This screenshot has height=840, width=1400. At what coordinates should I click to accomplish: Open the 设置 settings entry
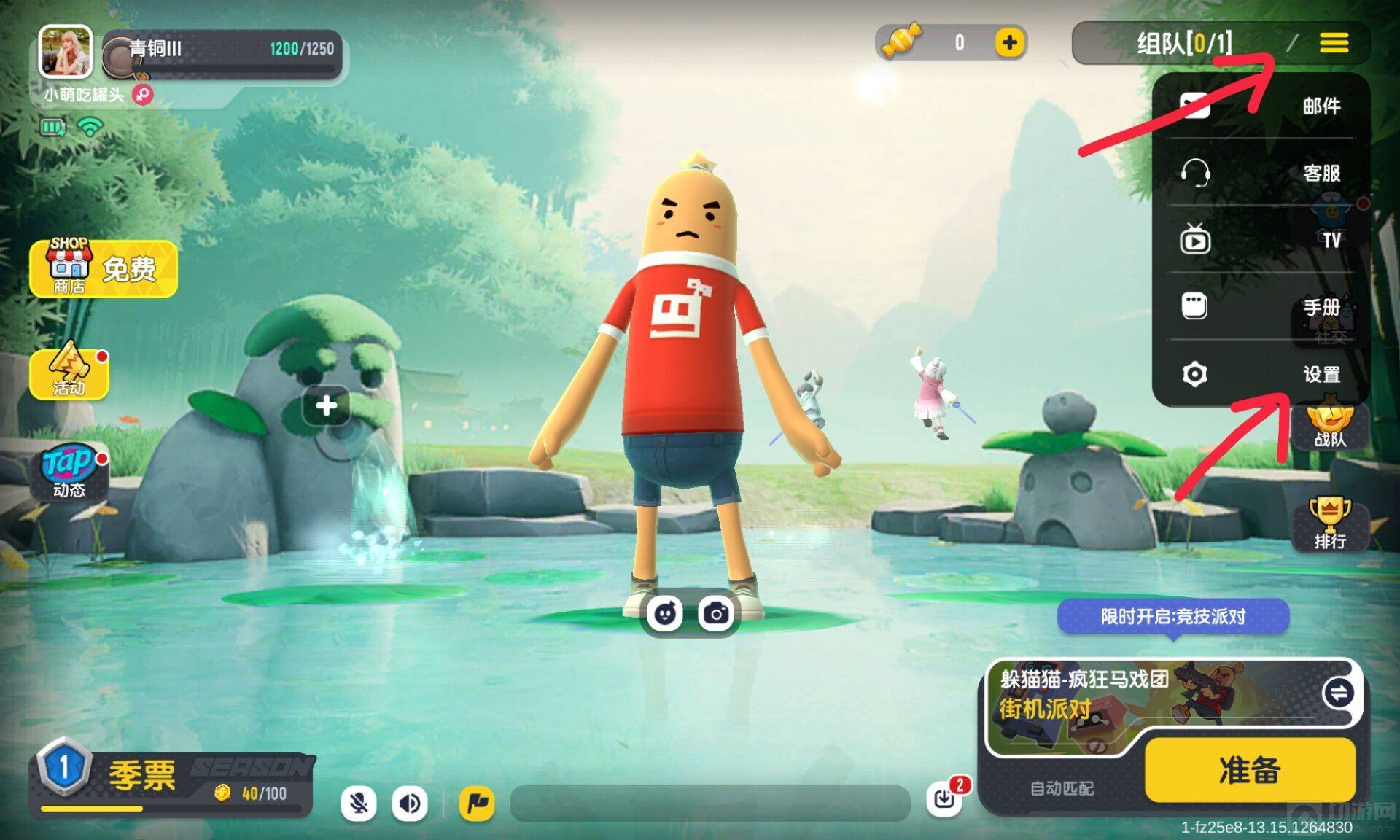[1260, 374]
